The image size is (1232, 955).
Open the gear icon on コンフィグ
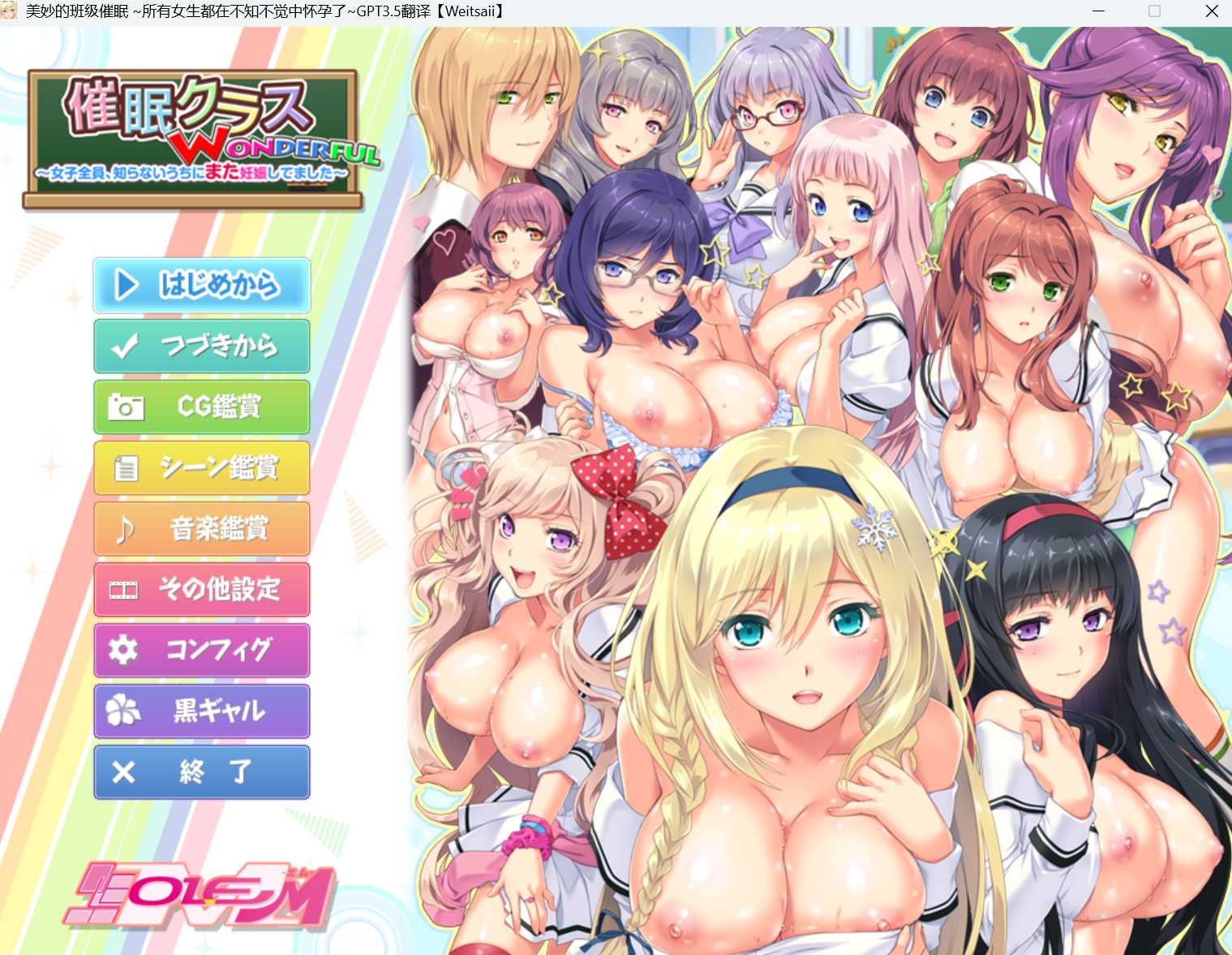126,651
